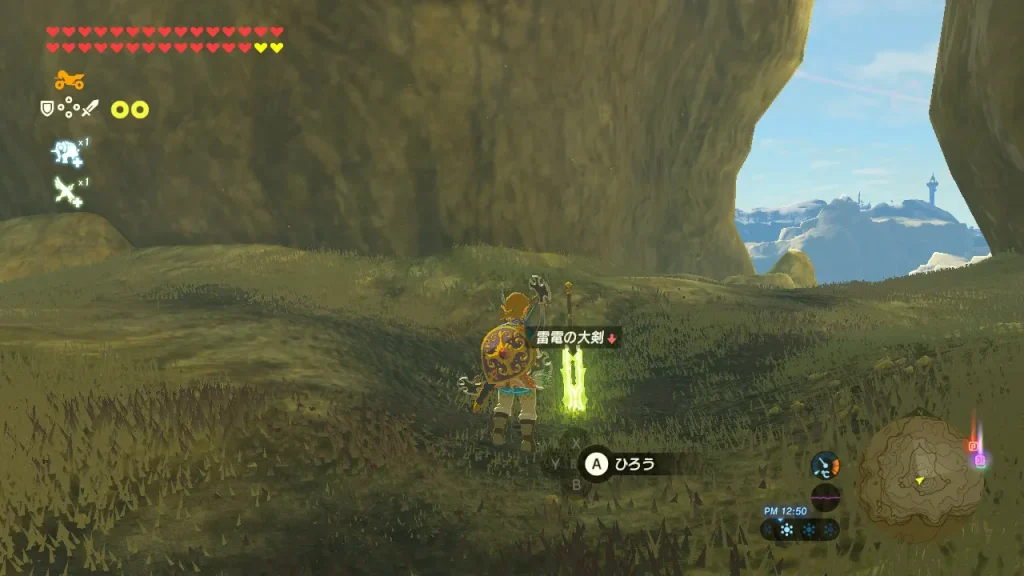This screenshot has height=576, width=1024.
Task: Click the noise level sensor circle
Action: tap(826, 496)
